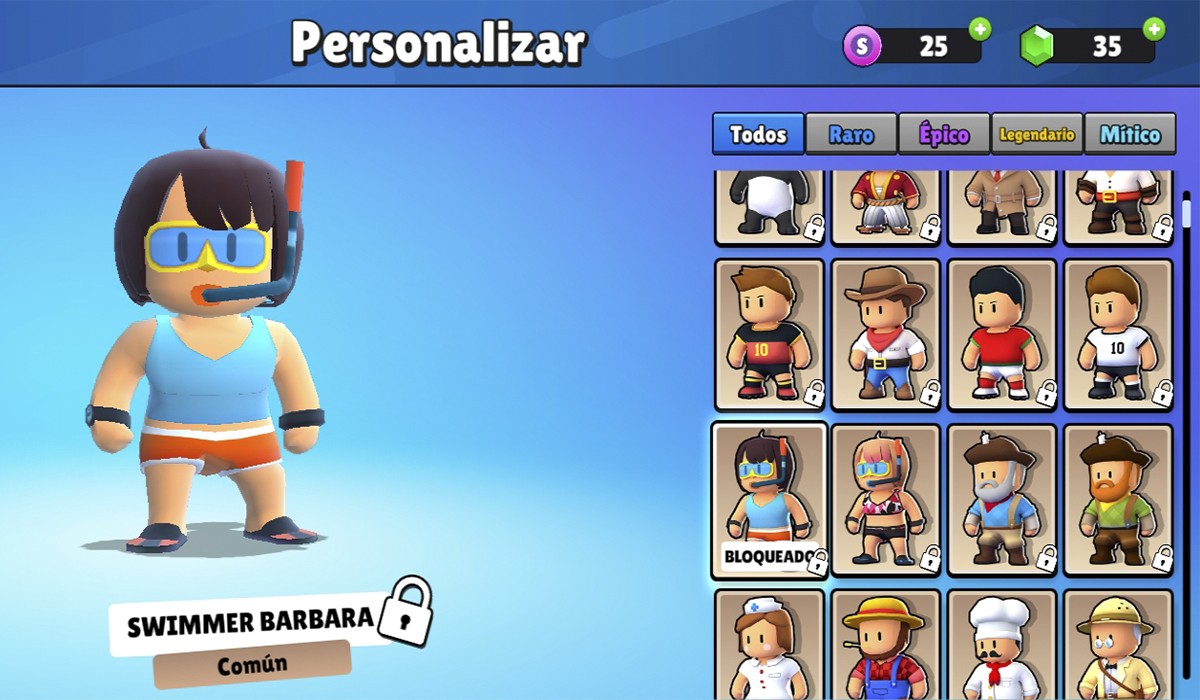
Task: Choose the orange-bearded green shirt skin
Action: coord(1118,500)
